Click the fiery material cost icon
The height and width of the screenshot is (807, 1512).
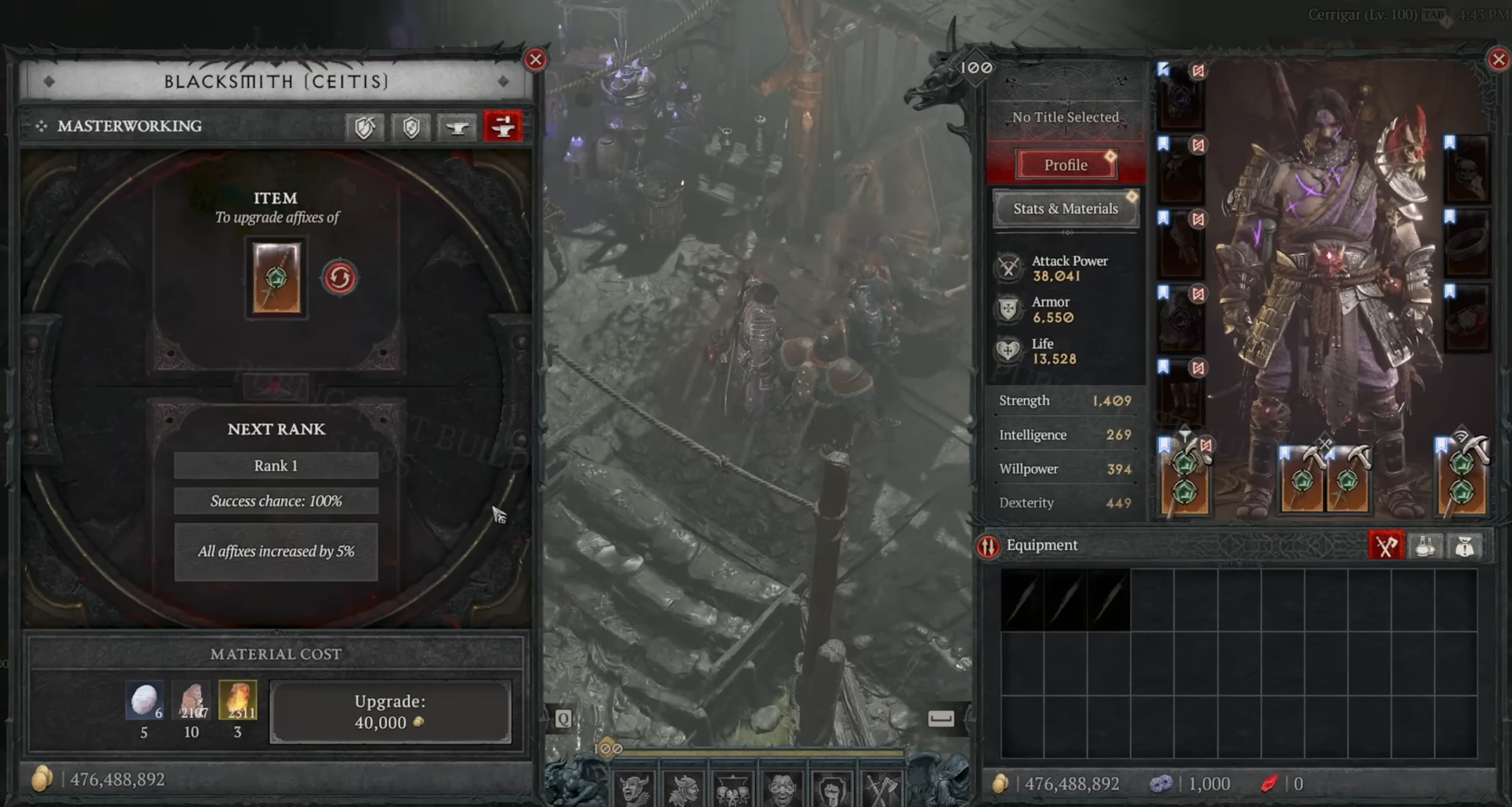click(237, 701)
